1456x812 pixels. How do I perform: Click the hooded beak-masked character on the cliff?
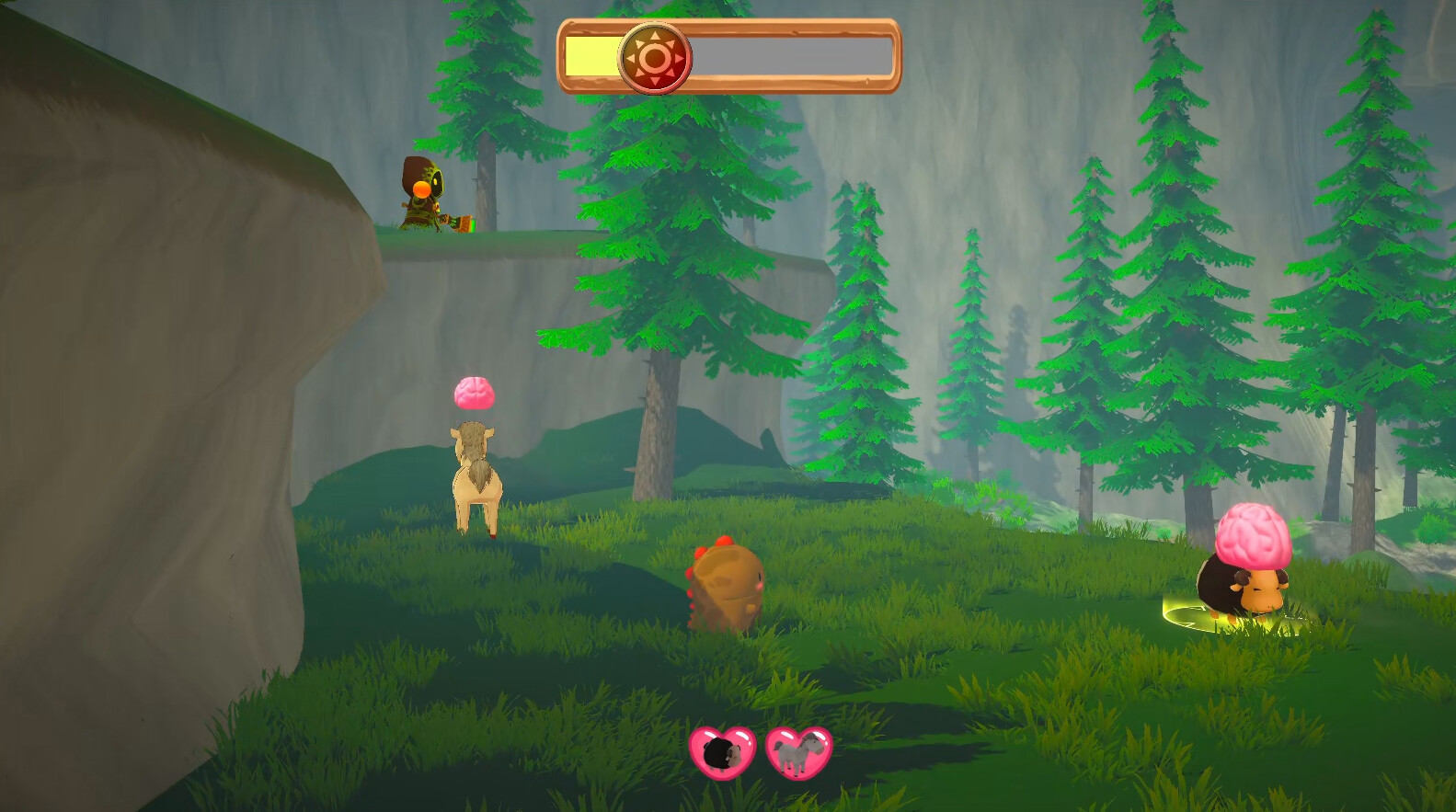pos(425,193)
